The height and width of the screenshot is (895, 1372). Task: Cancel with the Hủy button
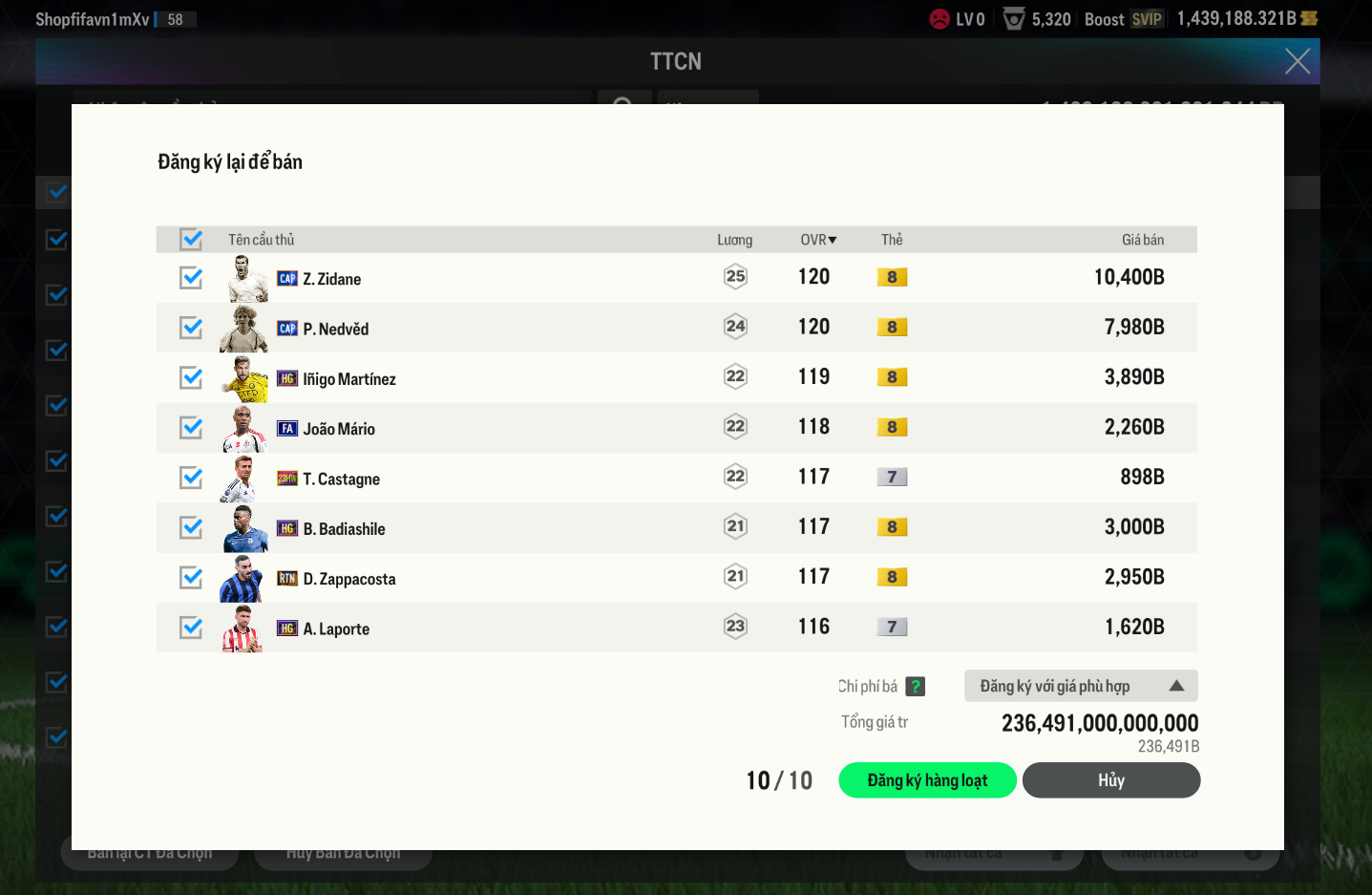coord(1110,780)
